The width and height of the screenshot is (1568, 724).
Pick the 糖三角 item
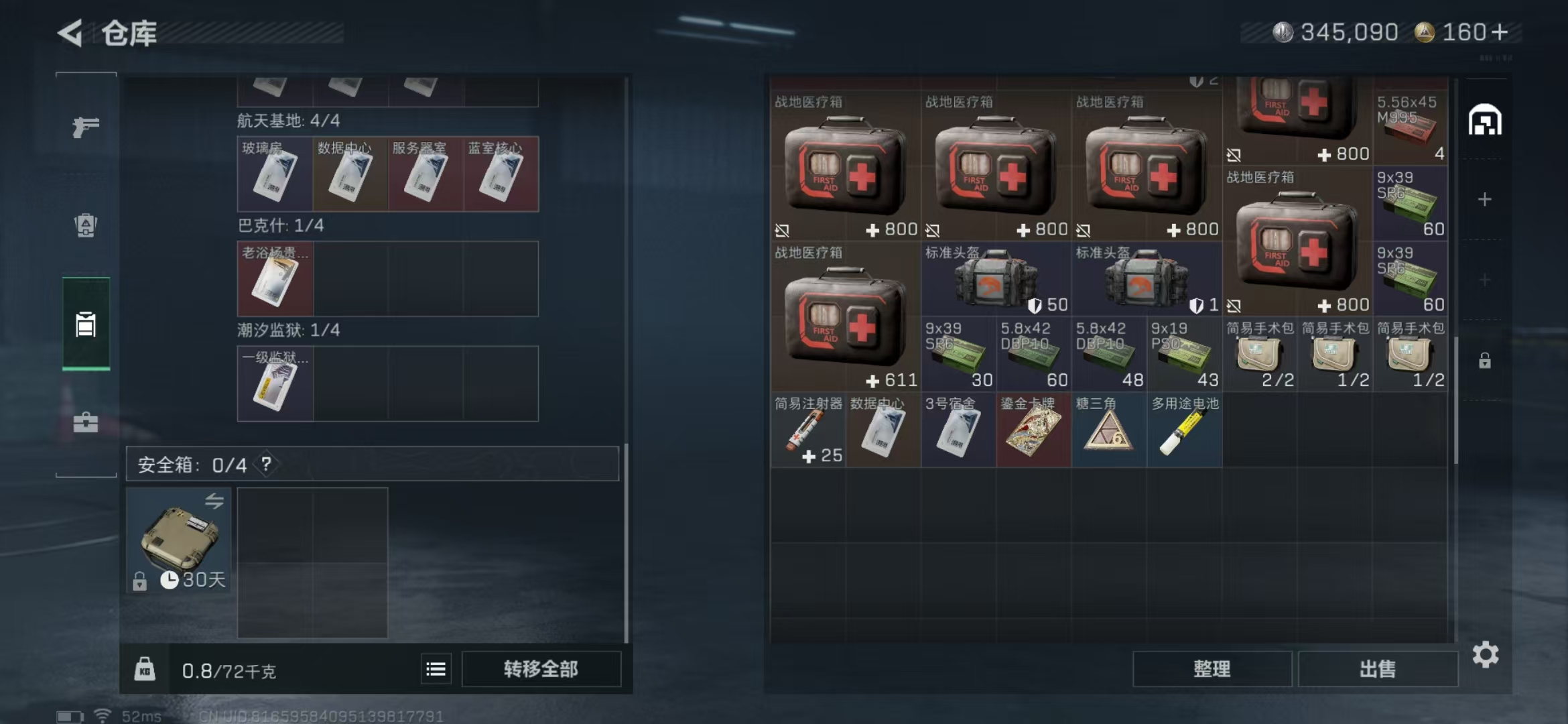tap(1108, 430)
